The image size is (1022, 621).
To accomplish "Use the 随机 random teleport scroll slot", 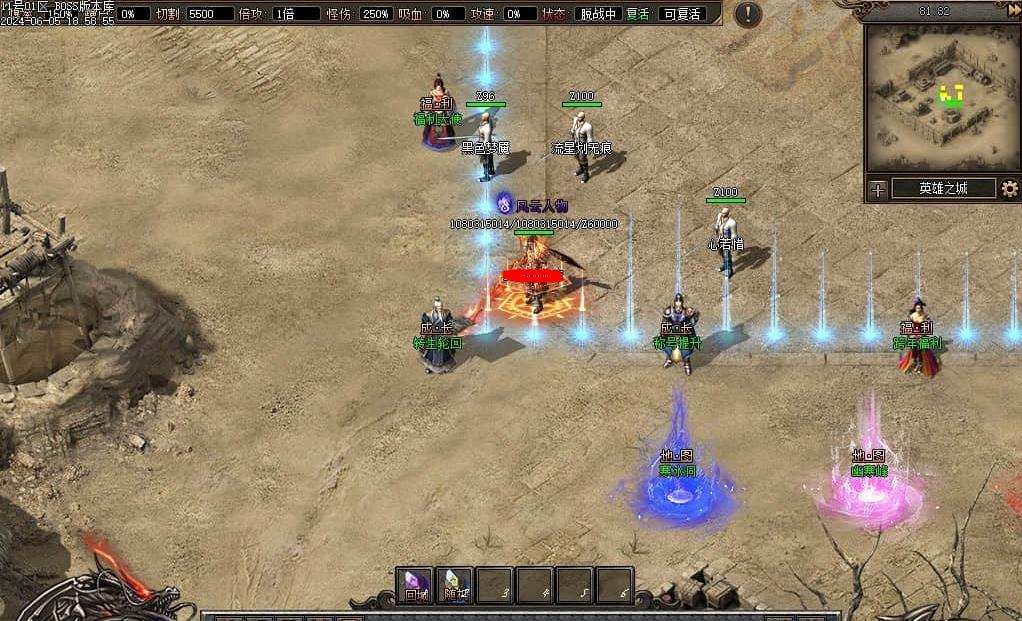I will pos(455,585).
